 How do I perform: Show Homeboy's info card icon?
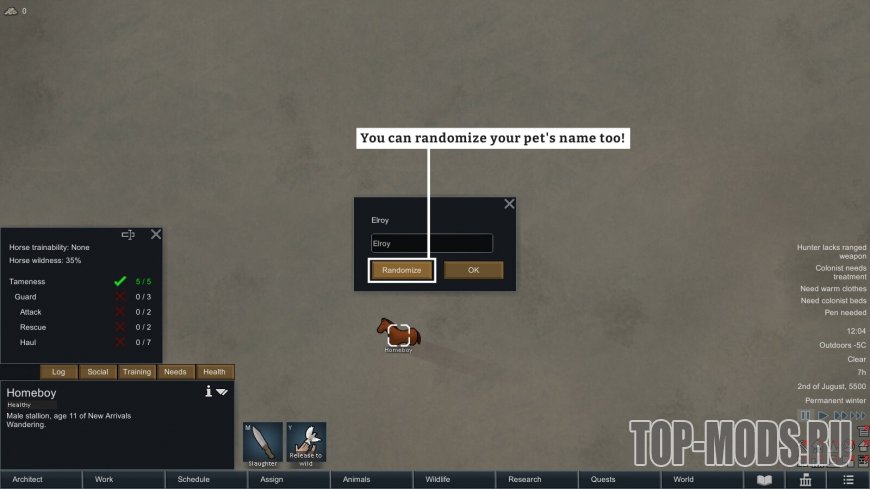pos(208,392)
